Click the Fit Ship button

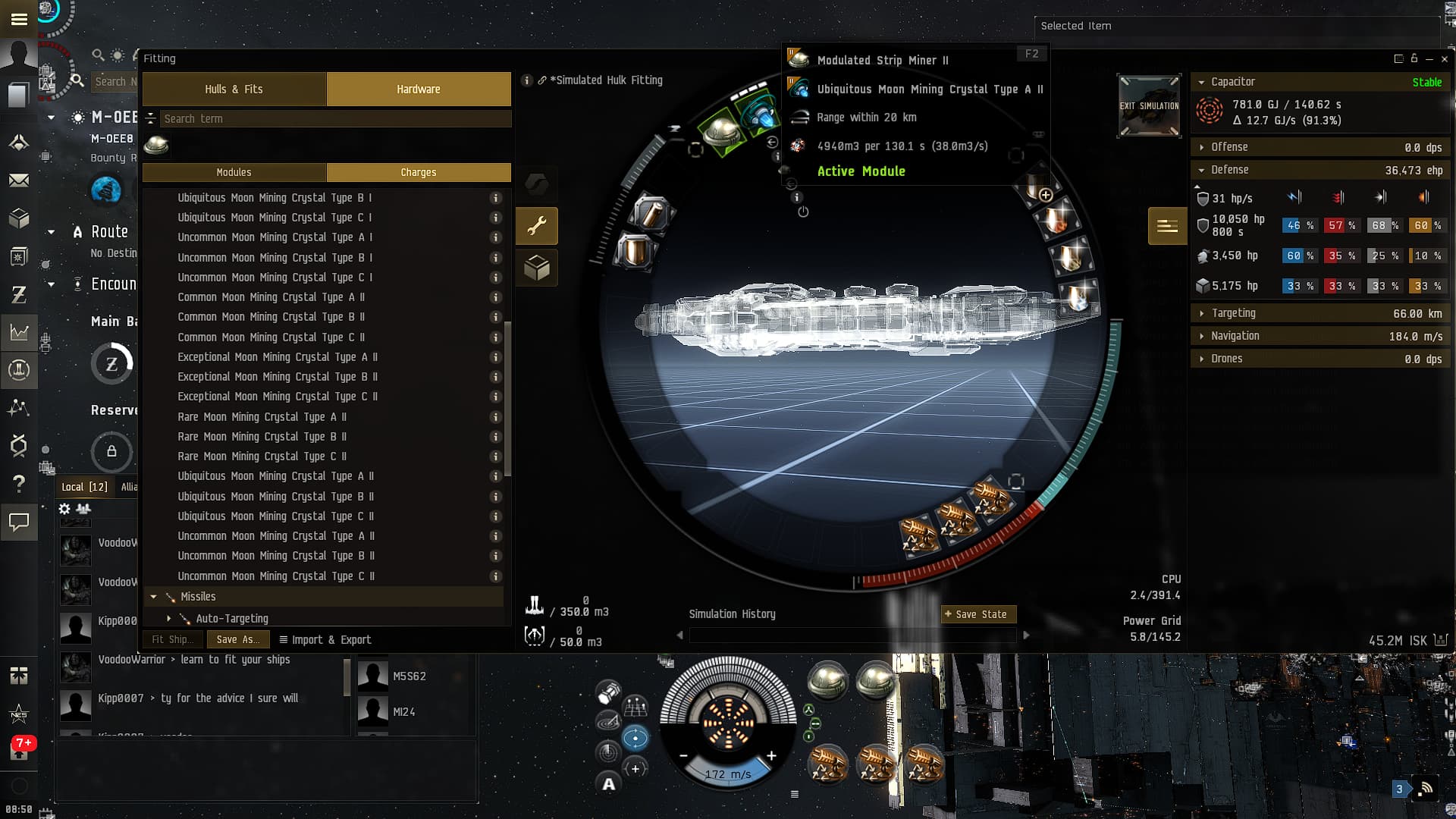pos(171,640)
